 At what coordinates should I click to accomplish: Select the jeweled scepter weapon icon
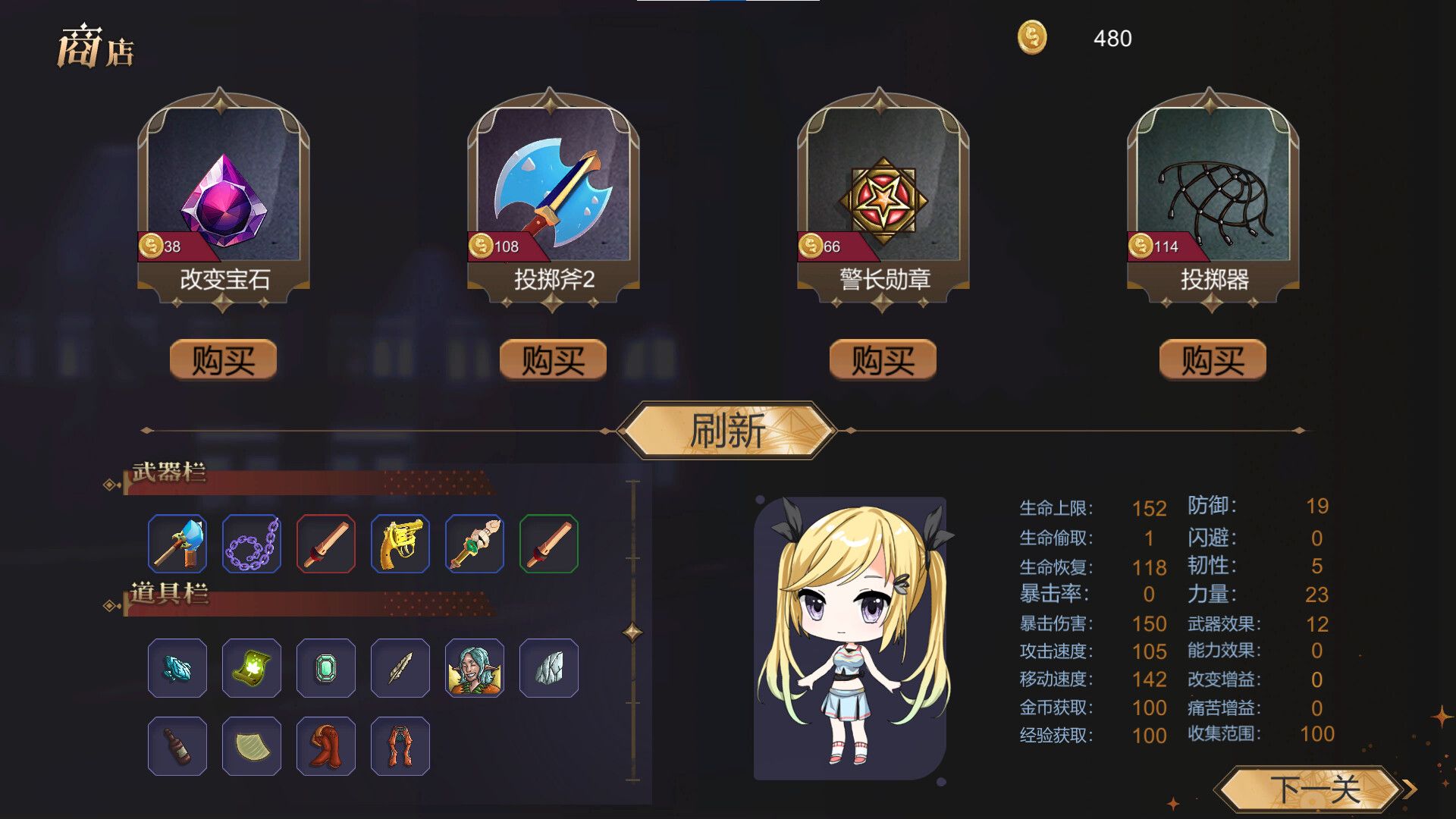pos(475,543)
